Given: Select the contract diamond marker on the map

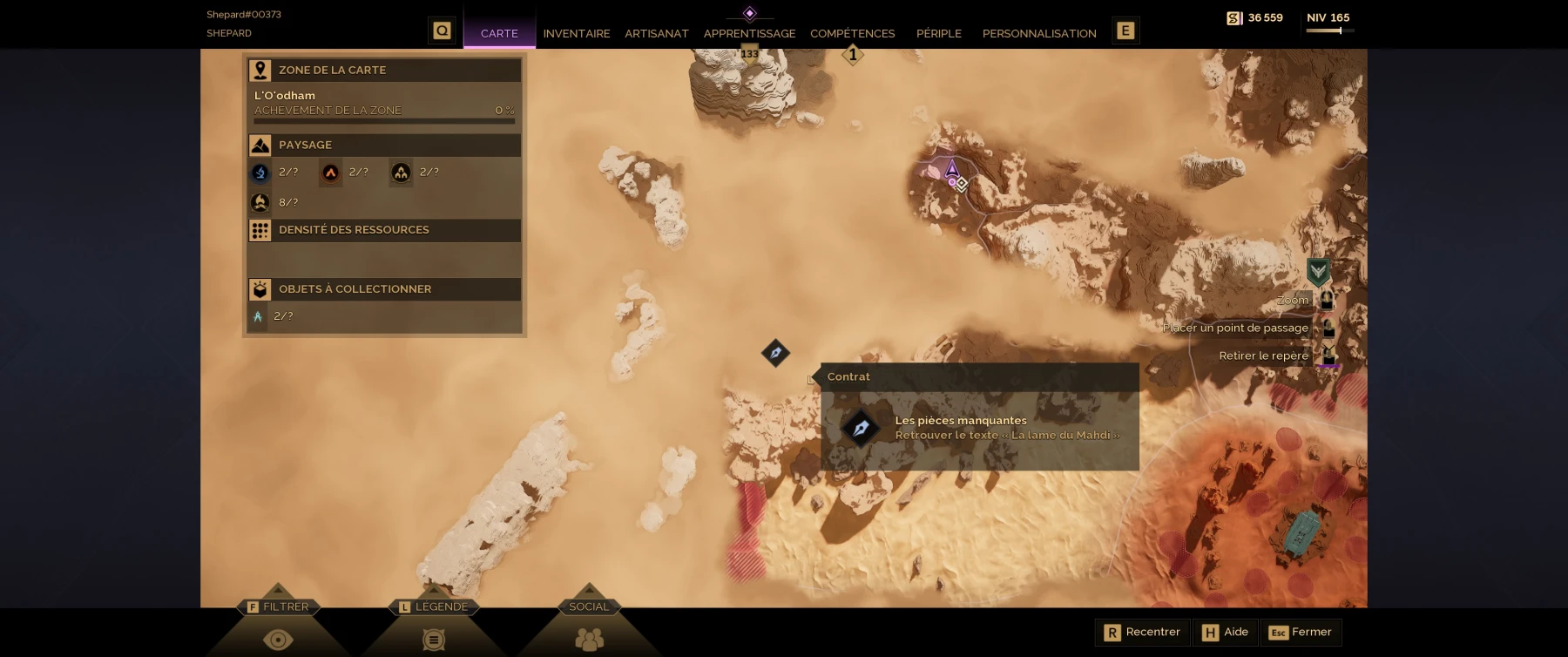Looking at the screenshot, I should (x=775, y=353).
